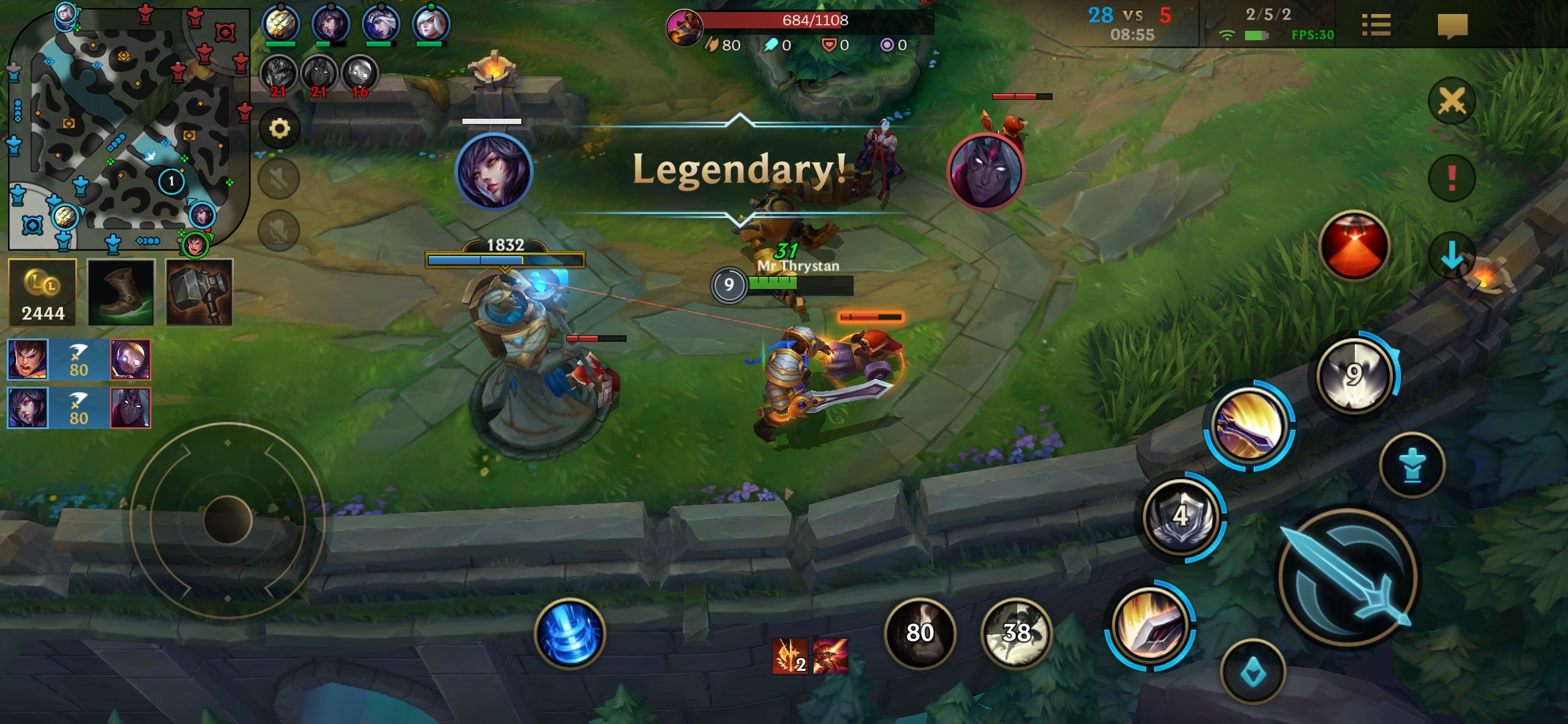Viewport: 1568px width, 724px height.
Task: Activate the golden sword slash ability
Action: (x=1249, y=425)
